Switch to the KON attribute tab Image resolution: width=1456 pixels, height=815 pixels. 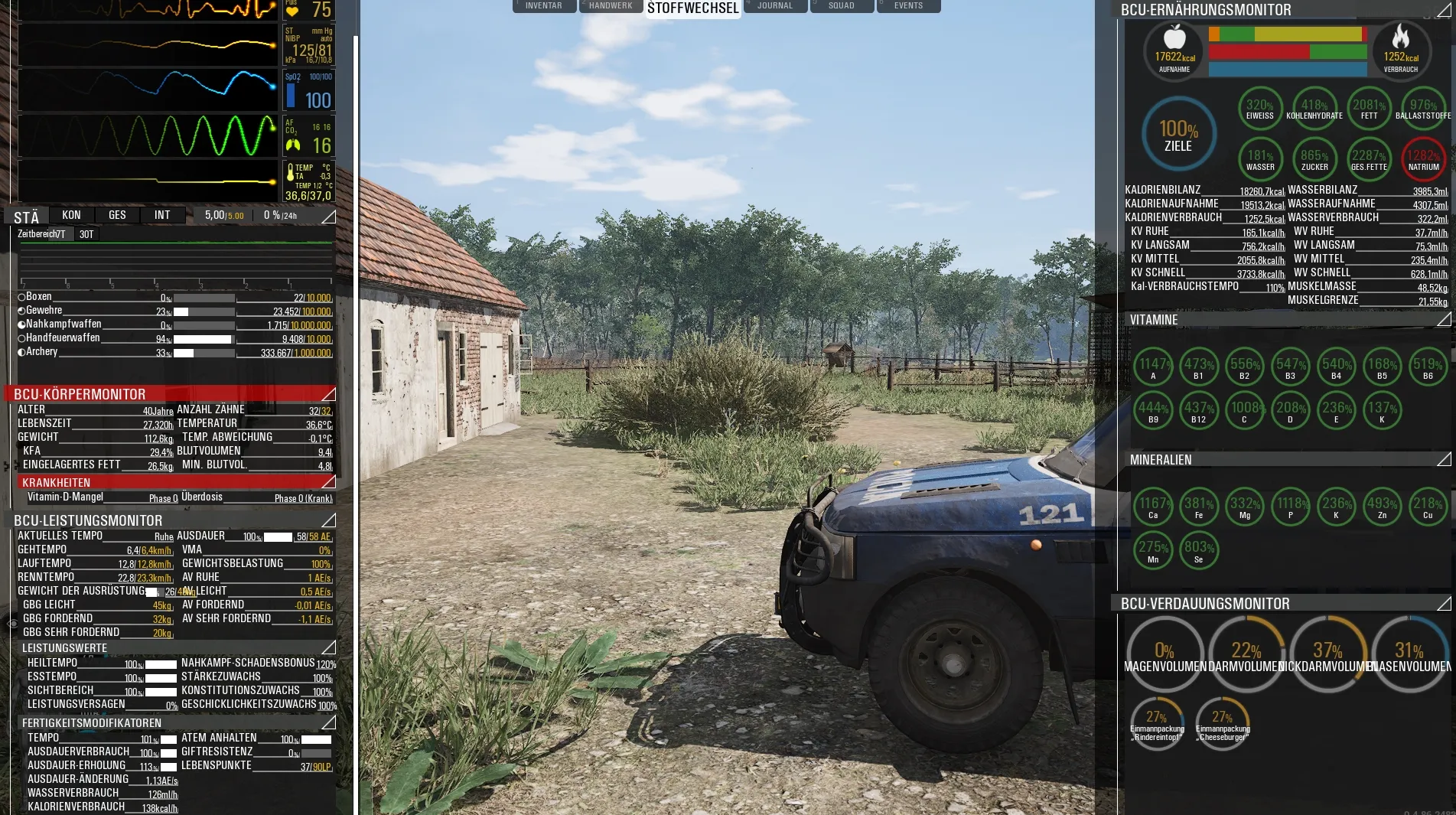pos(71,216)
